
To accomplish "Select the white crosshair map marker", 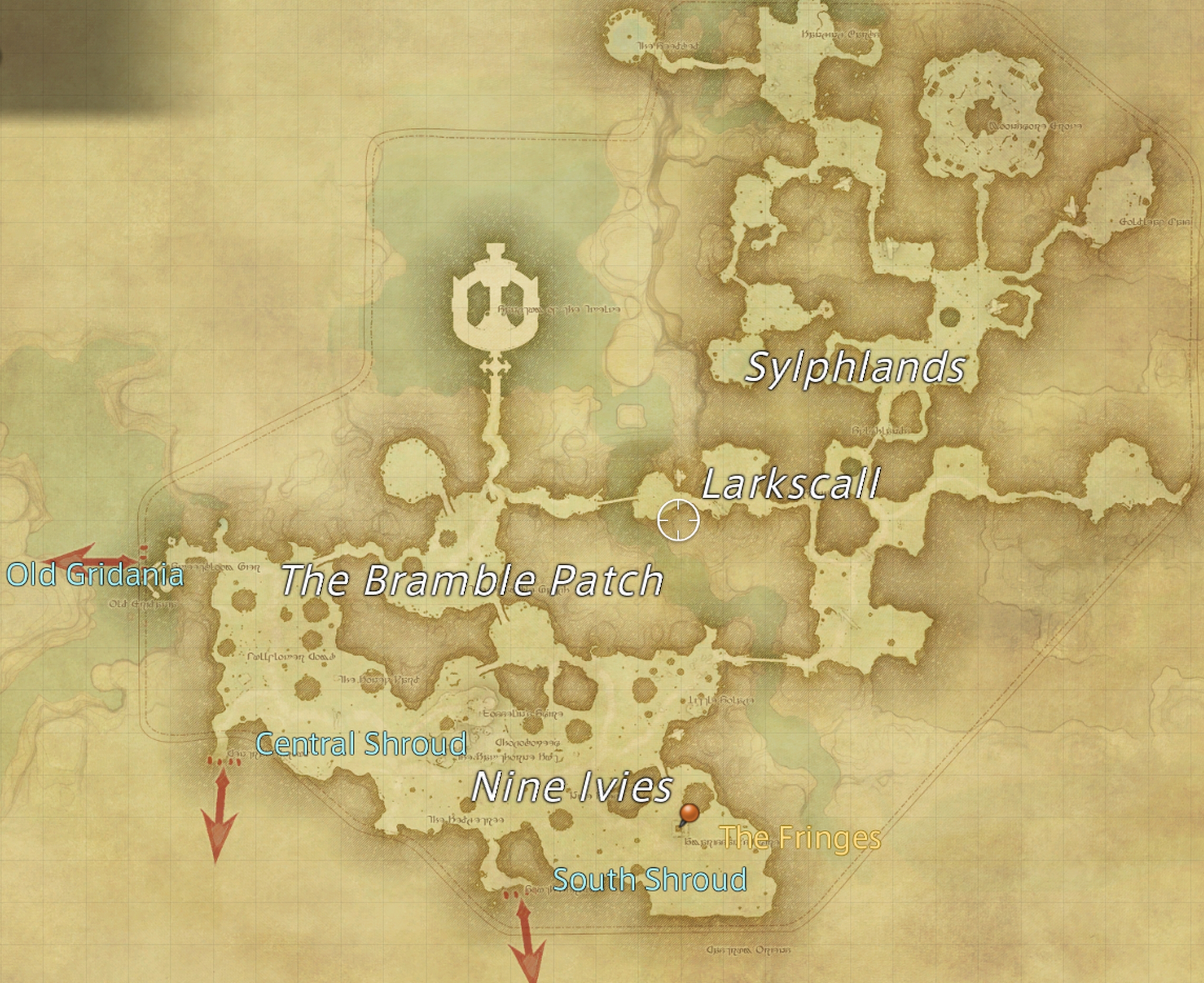I will coord(678,520).
